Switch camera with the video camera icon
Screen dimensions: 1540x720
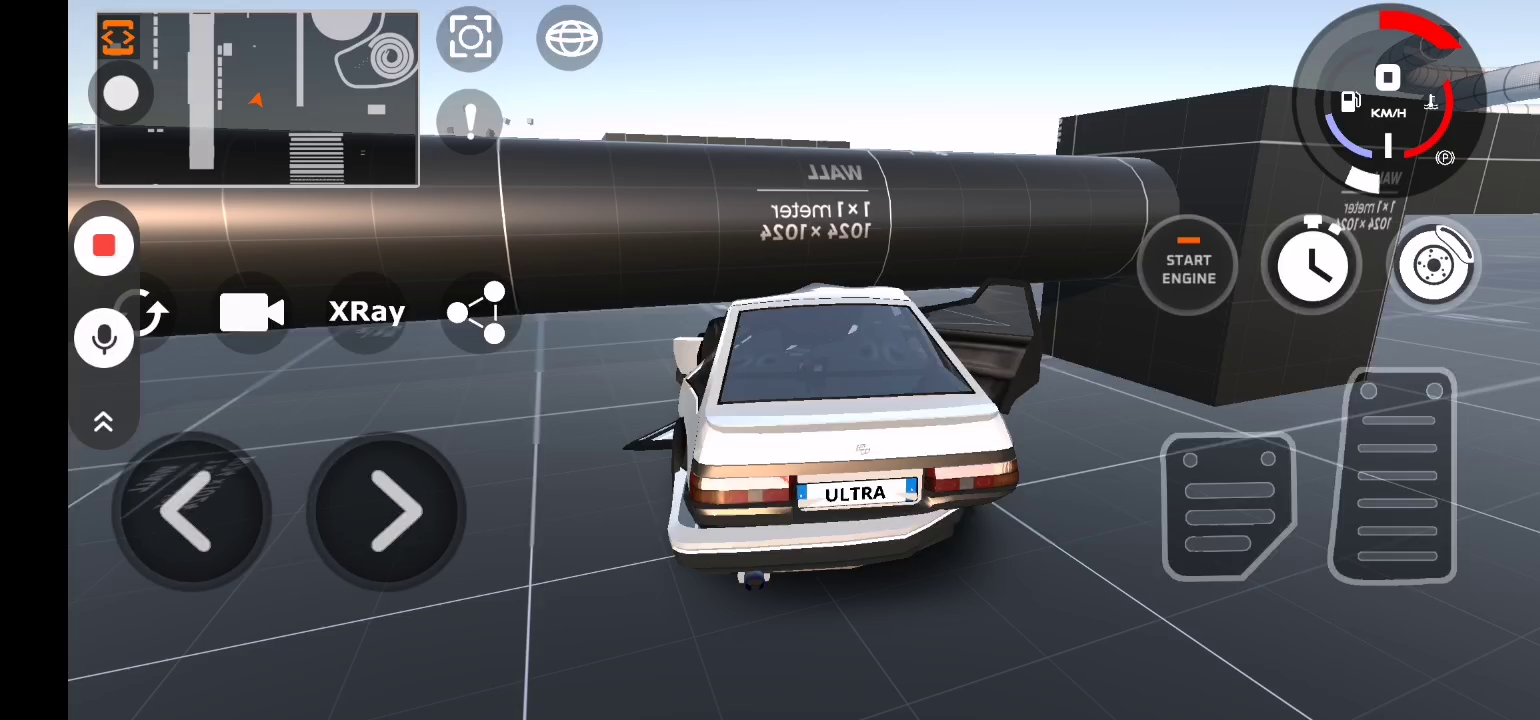pos(251,313)
